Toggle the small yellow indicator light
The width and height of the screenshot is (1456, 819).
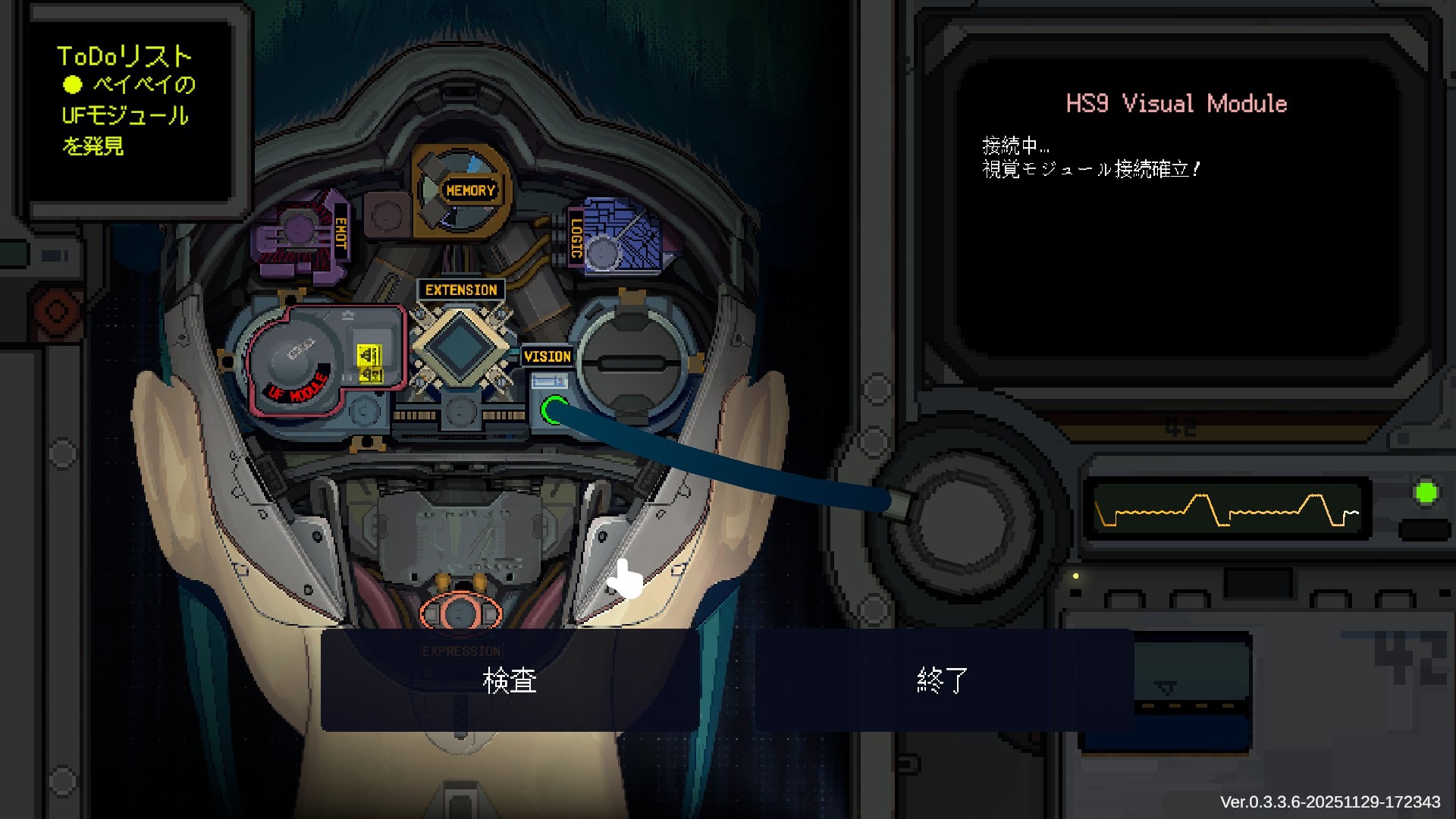[x=1075, y=576]
